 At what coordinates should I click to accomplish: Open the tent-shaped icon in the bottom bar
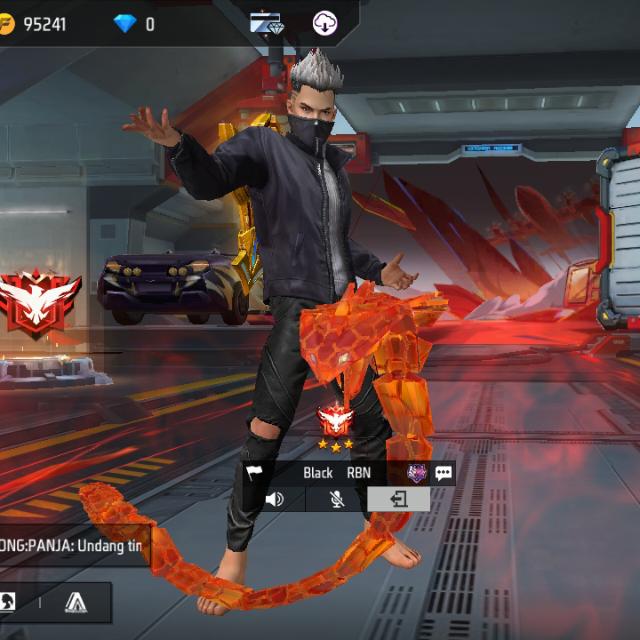coord(76,601)
